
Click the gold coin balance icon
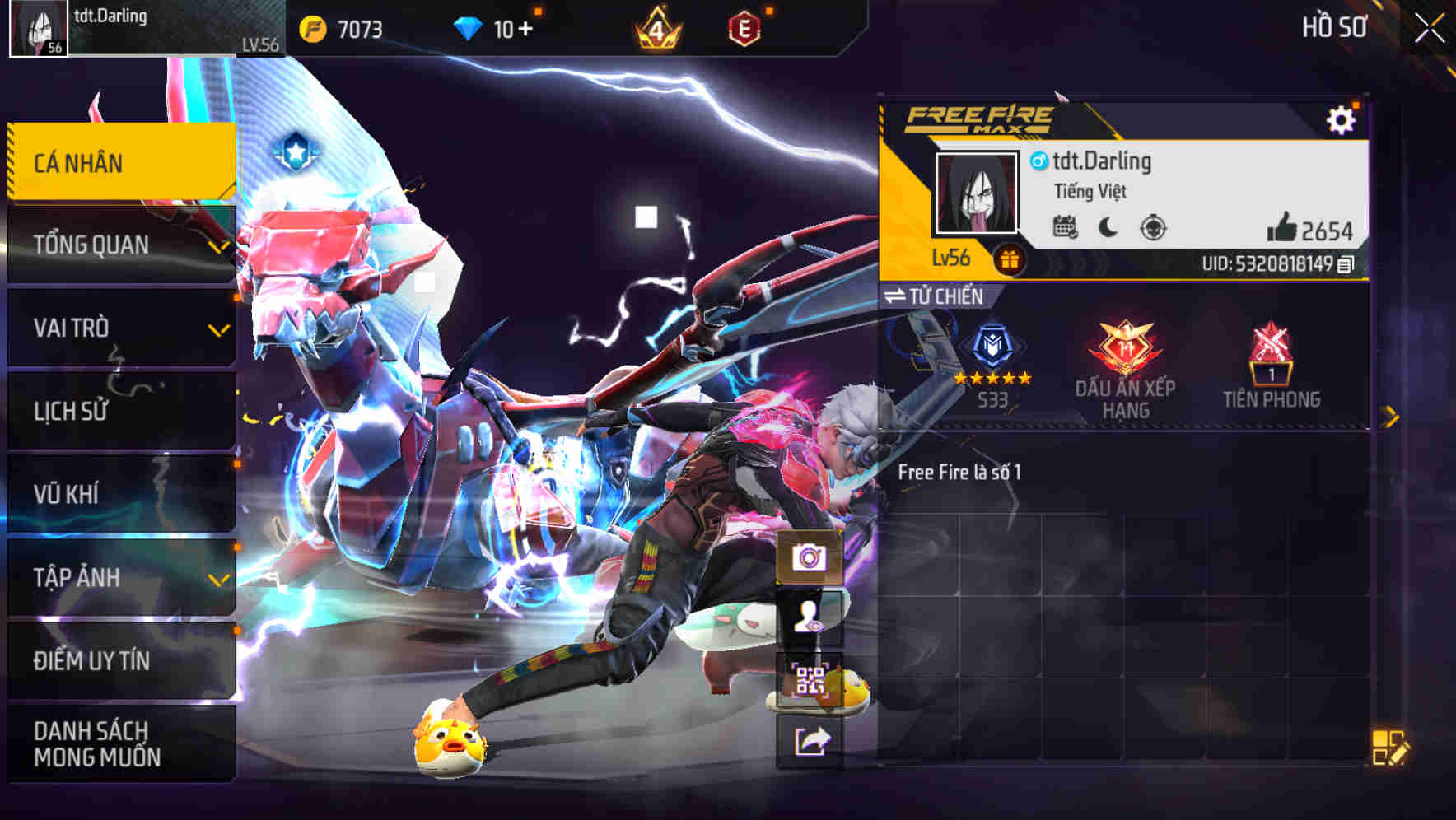coord(313,27)
